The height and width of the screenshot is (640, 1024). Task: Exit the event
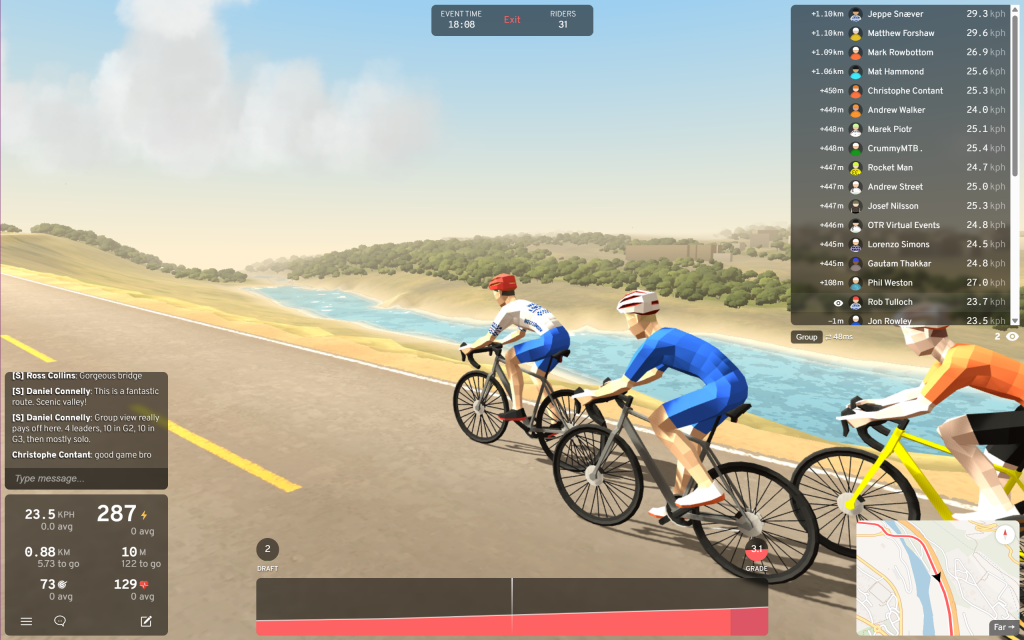point(512,20)
